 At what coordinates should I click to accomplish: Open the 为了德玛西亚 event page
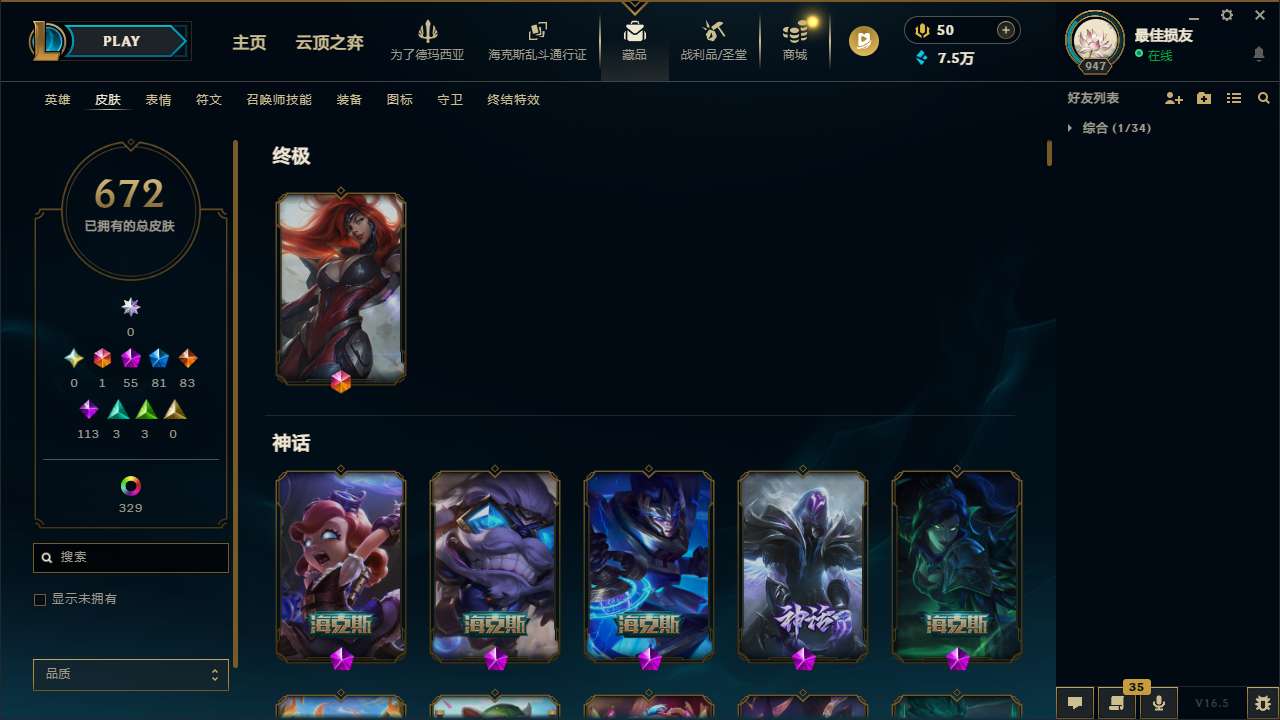pos(428,42)
